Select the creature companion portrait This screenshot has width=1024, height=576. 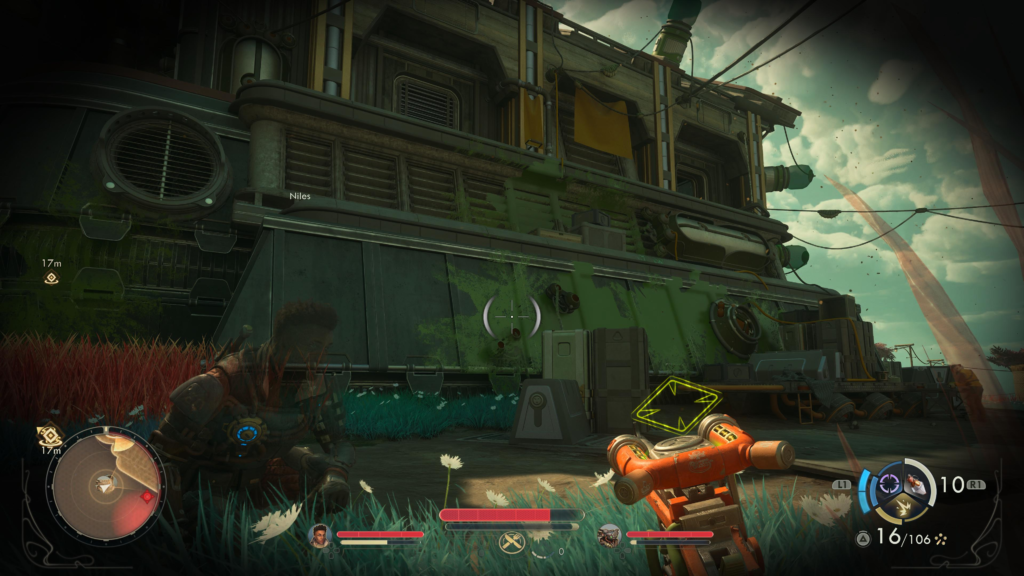[x=609, y=537]
